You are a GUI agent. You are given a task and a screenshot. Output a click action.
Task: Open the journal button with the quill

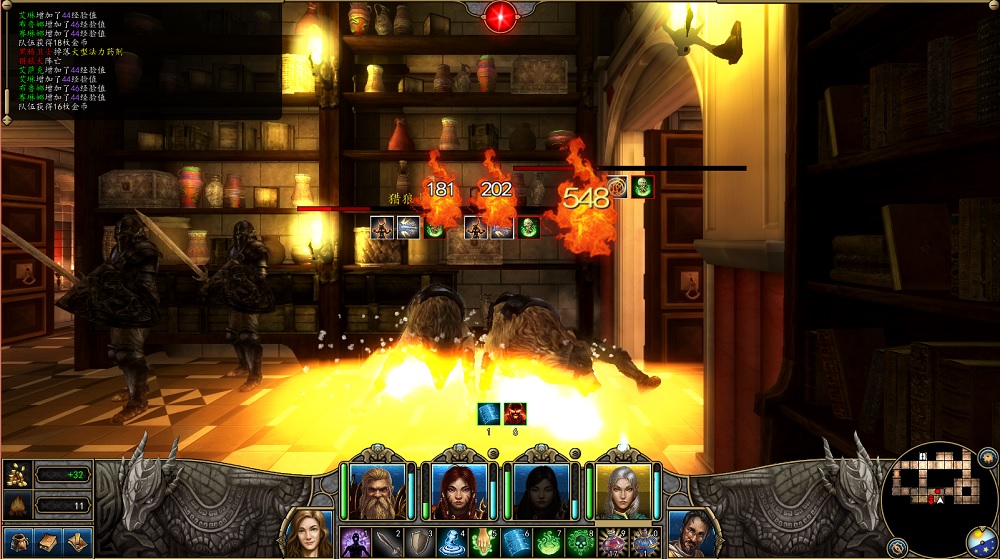[77, 542]
